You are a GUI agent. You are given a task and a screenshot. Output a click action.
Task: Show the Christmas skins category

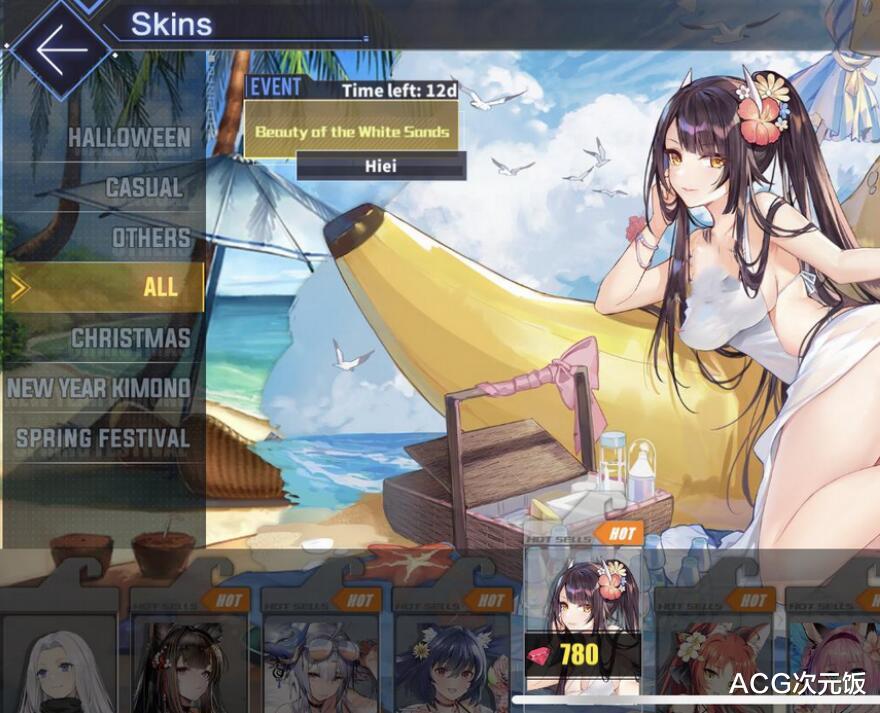130,338
